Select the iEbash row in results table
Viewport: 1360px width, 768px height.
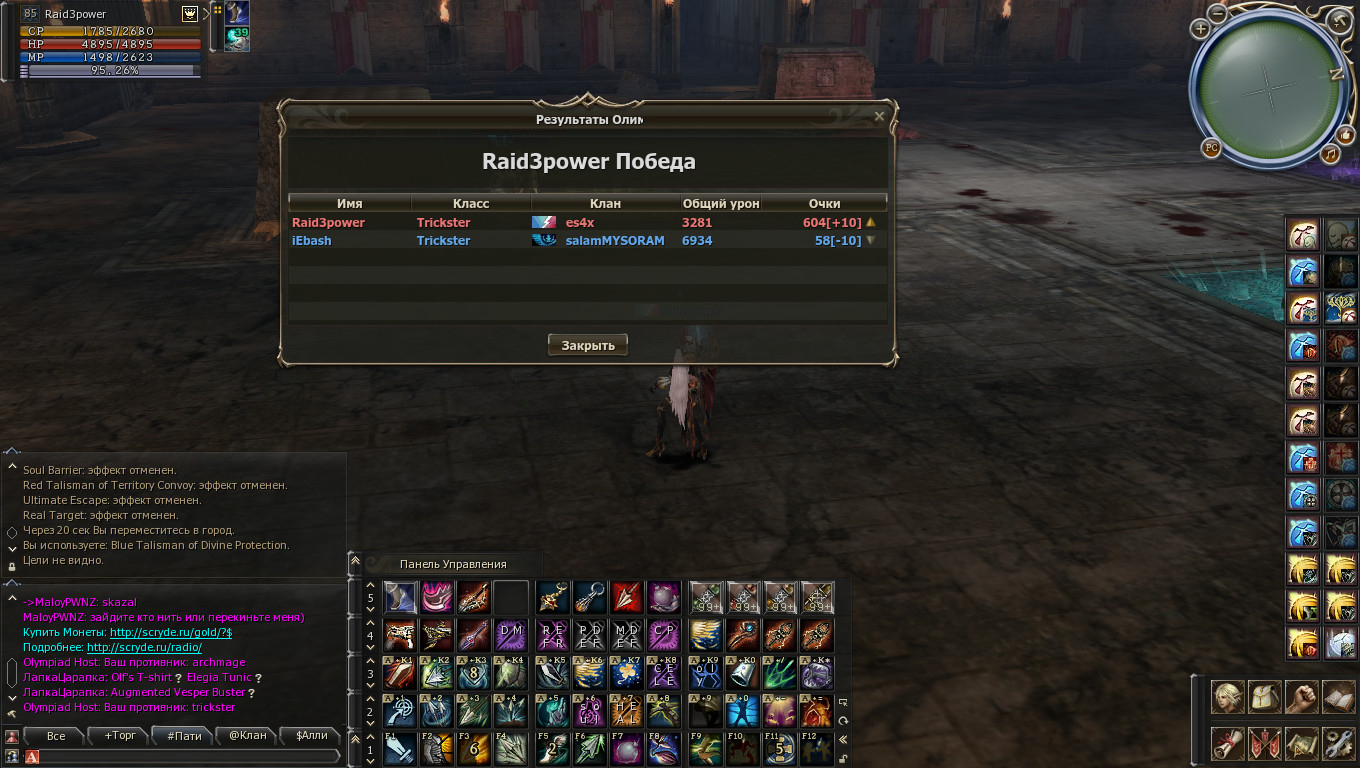587,241
